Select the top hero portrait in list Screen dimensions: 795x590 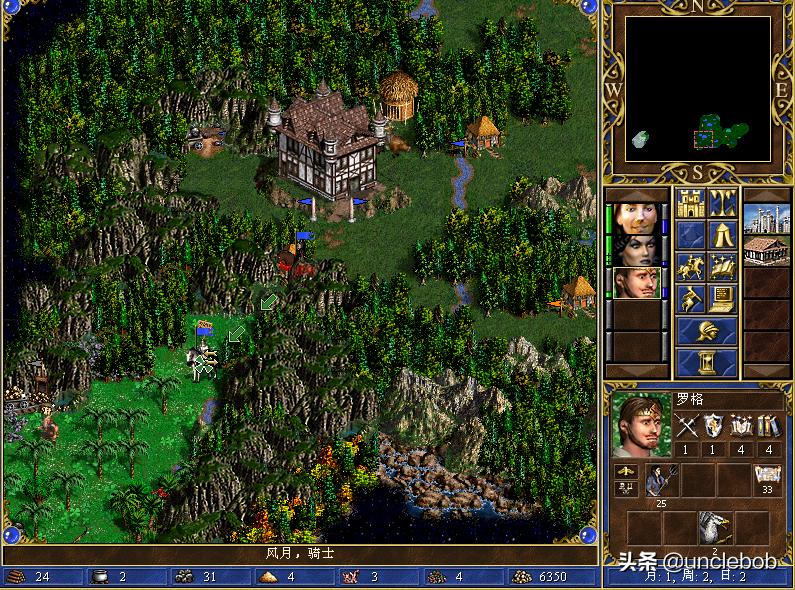[637, 218]
